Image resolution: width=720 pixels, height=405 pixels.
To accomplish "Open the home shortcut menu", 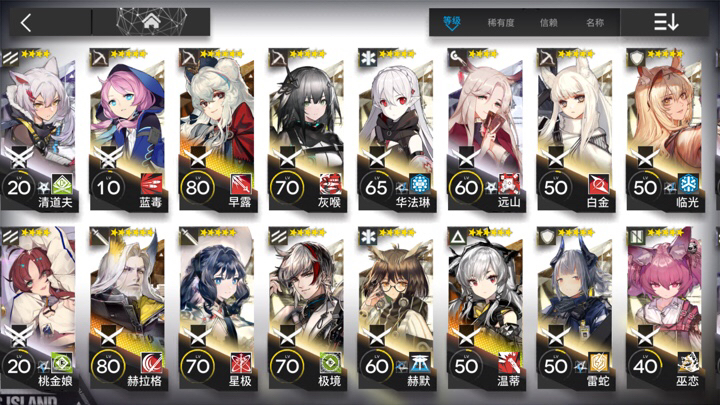I will [150, 22].
